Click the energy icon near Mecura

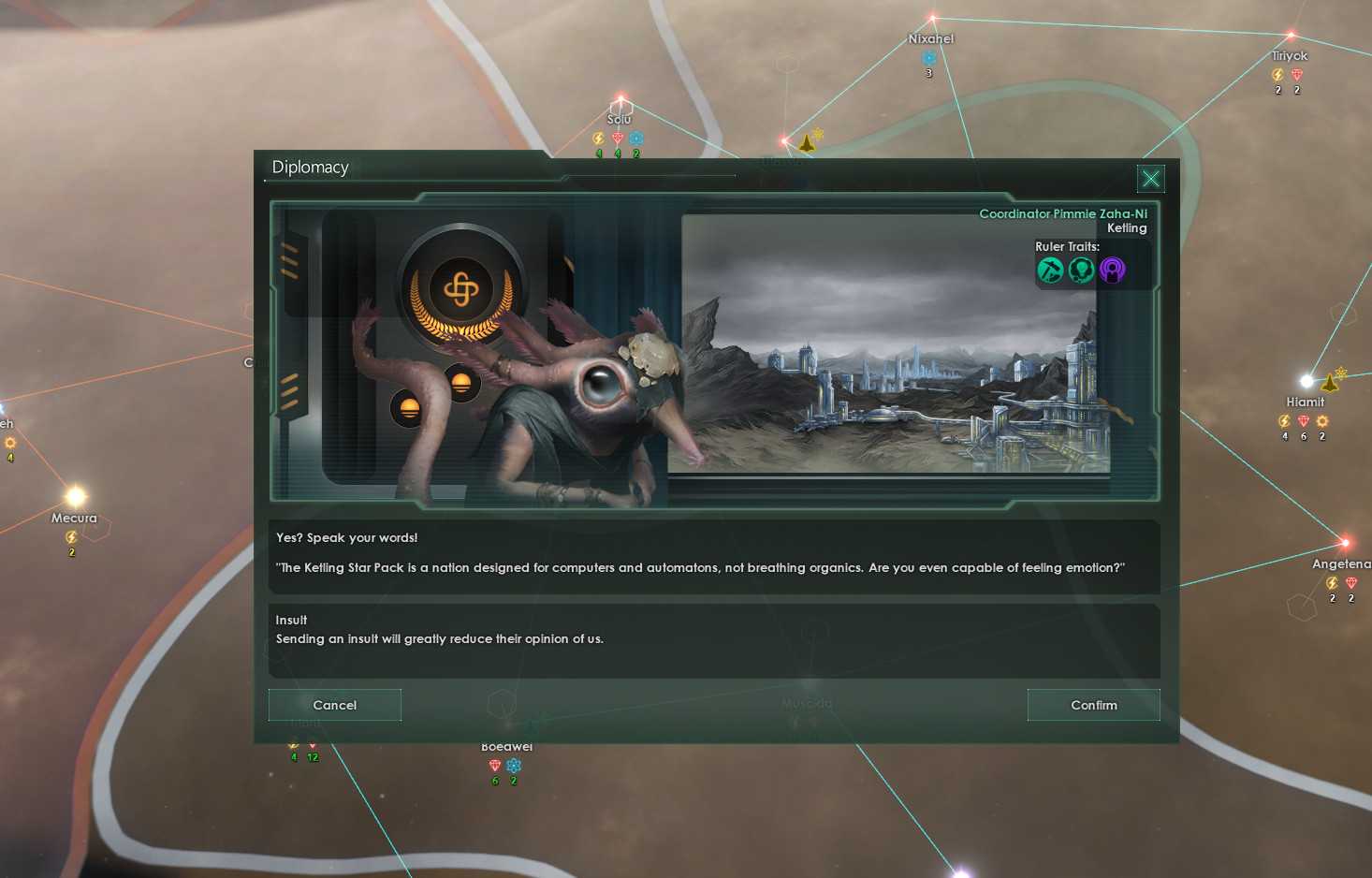point(71,536)
